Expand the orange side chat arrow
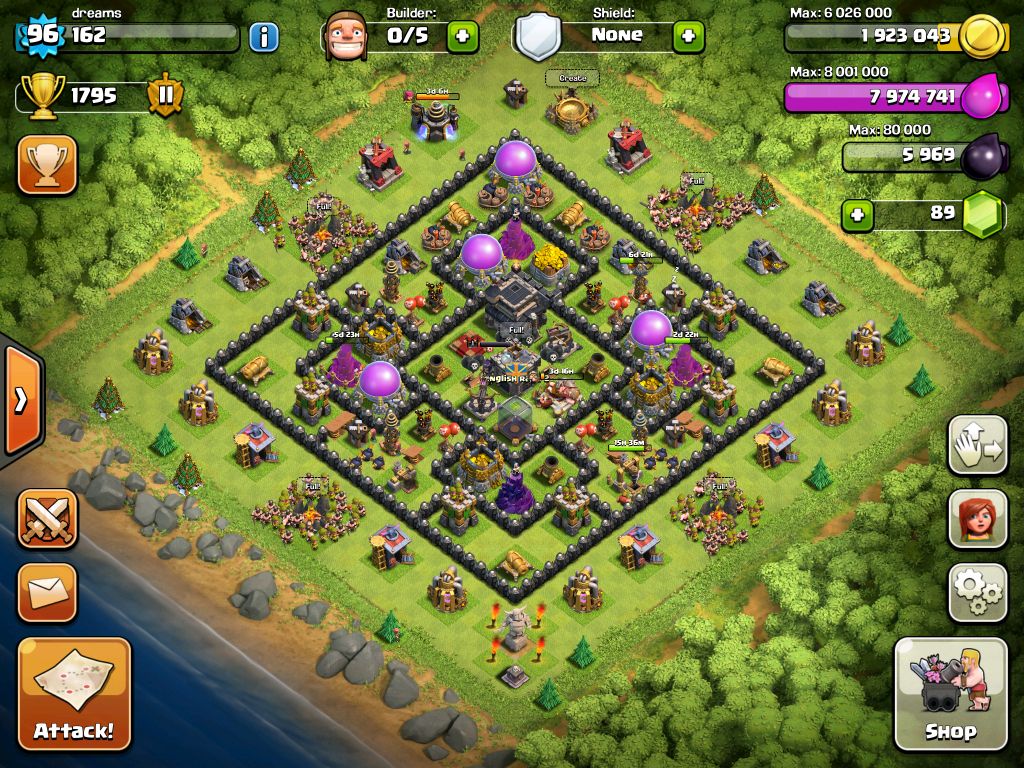This screenshot has height=768, width=1024. (x=20, y=400)
